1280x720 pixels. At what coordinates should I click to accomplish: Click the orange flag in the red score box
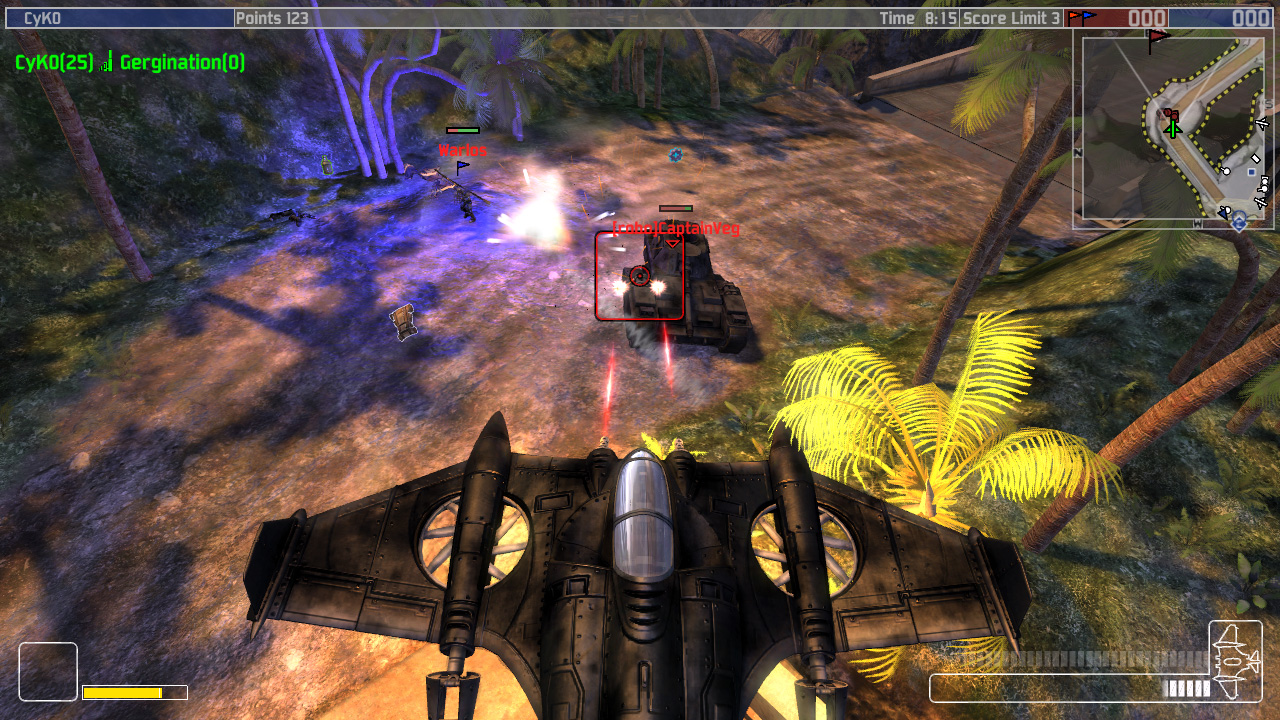coord(1073,16)
